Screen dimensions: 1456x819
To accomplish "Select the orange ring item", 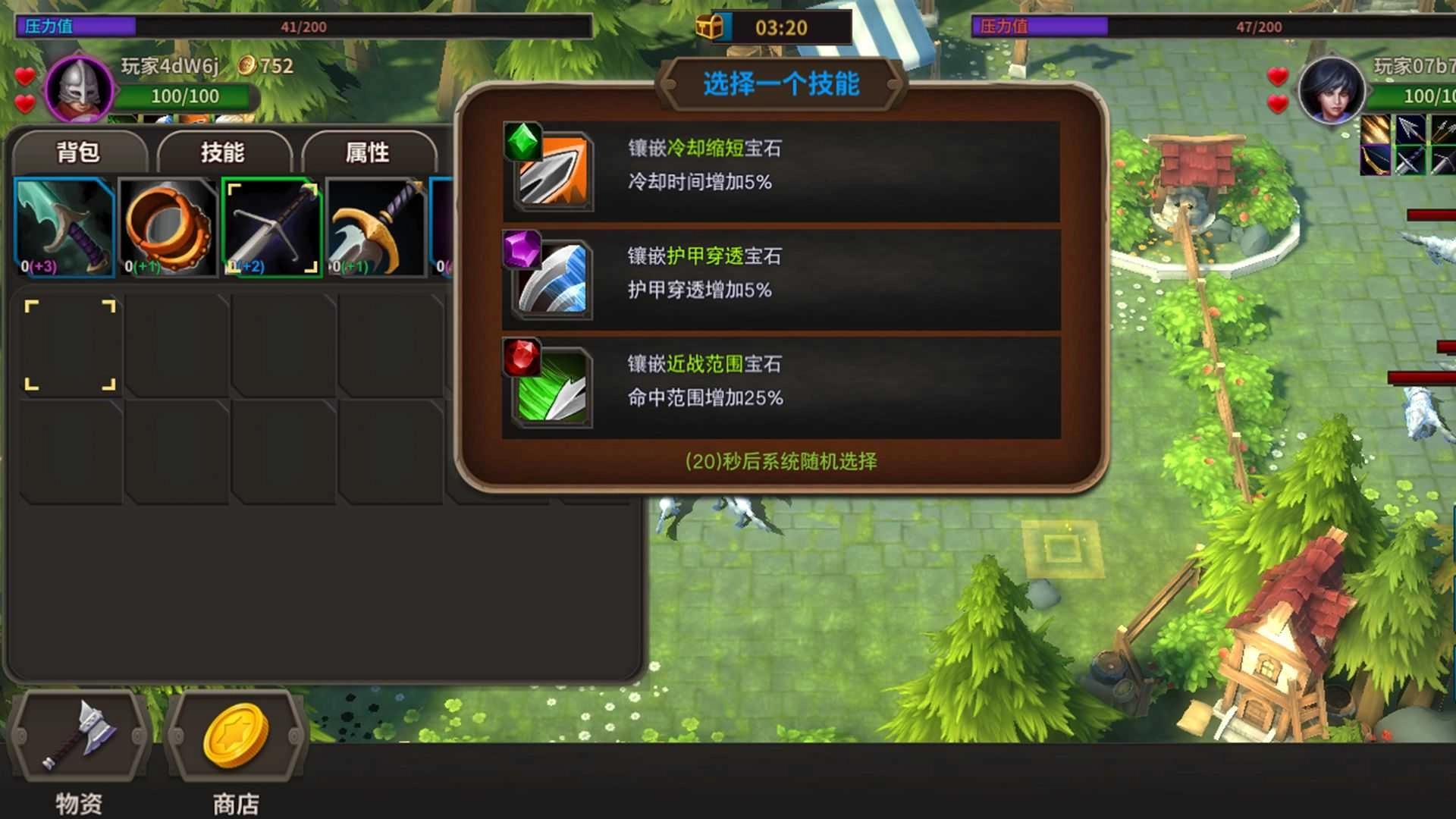I will [x=168, y=224].
